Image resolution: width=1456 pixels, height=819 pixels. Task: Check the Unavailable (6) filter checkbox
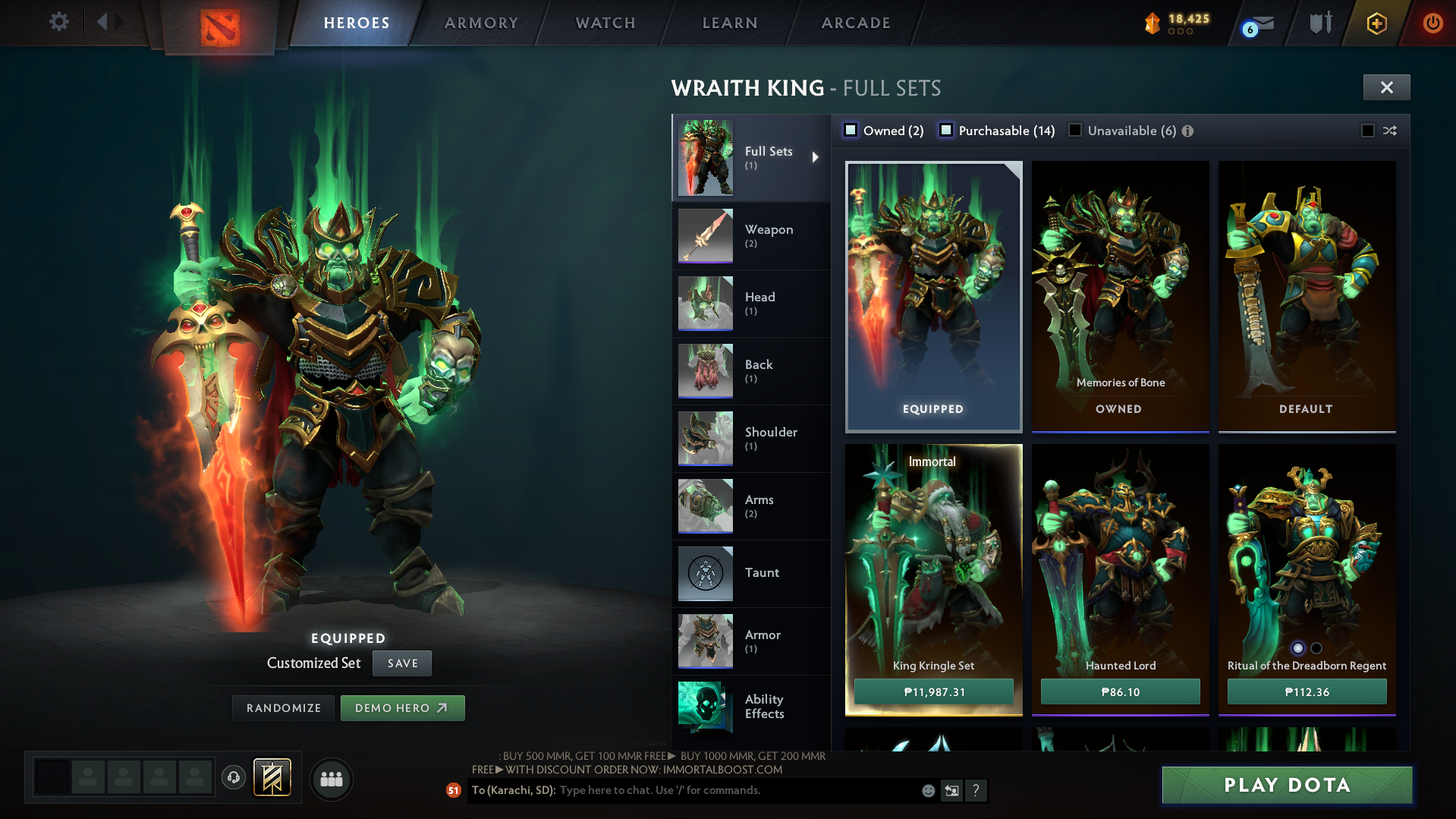[x=1075, y=130]
